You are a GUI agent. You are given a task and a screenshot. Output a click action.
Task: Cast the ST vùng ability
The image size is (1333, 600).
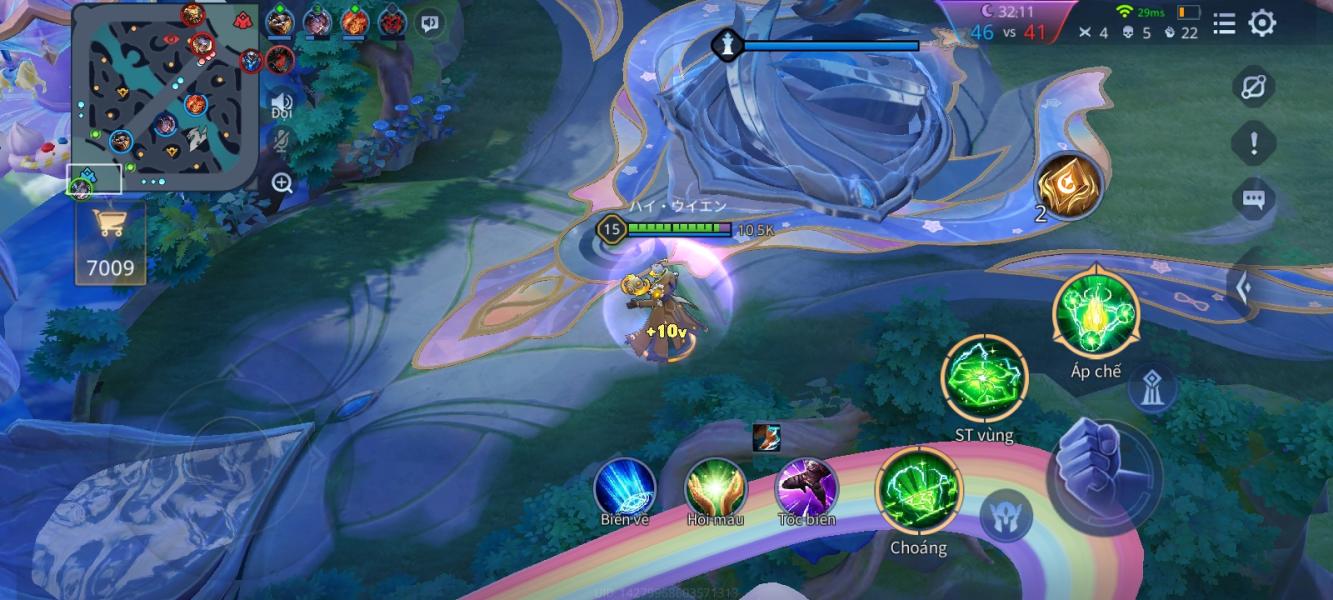[x=984, y=379]
